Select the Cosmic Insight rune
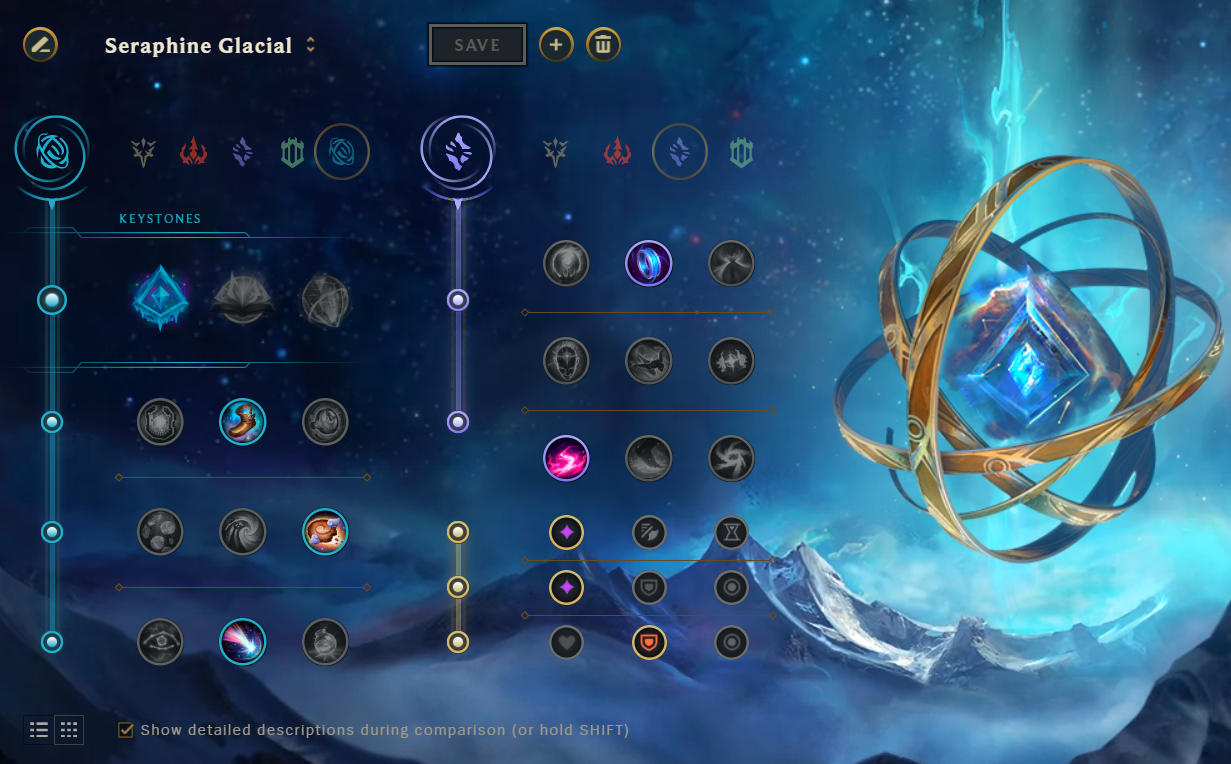Image resolution: width=1231 pixels, height=764 pixels. (242, 642)
